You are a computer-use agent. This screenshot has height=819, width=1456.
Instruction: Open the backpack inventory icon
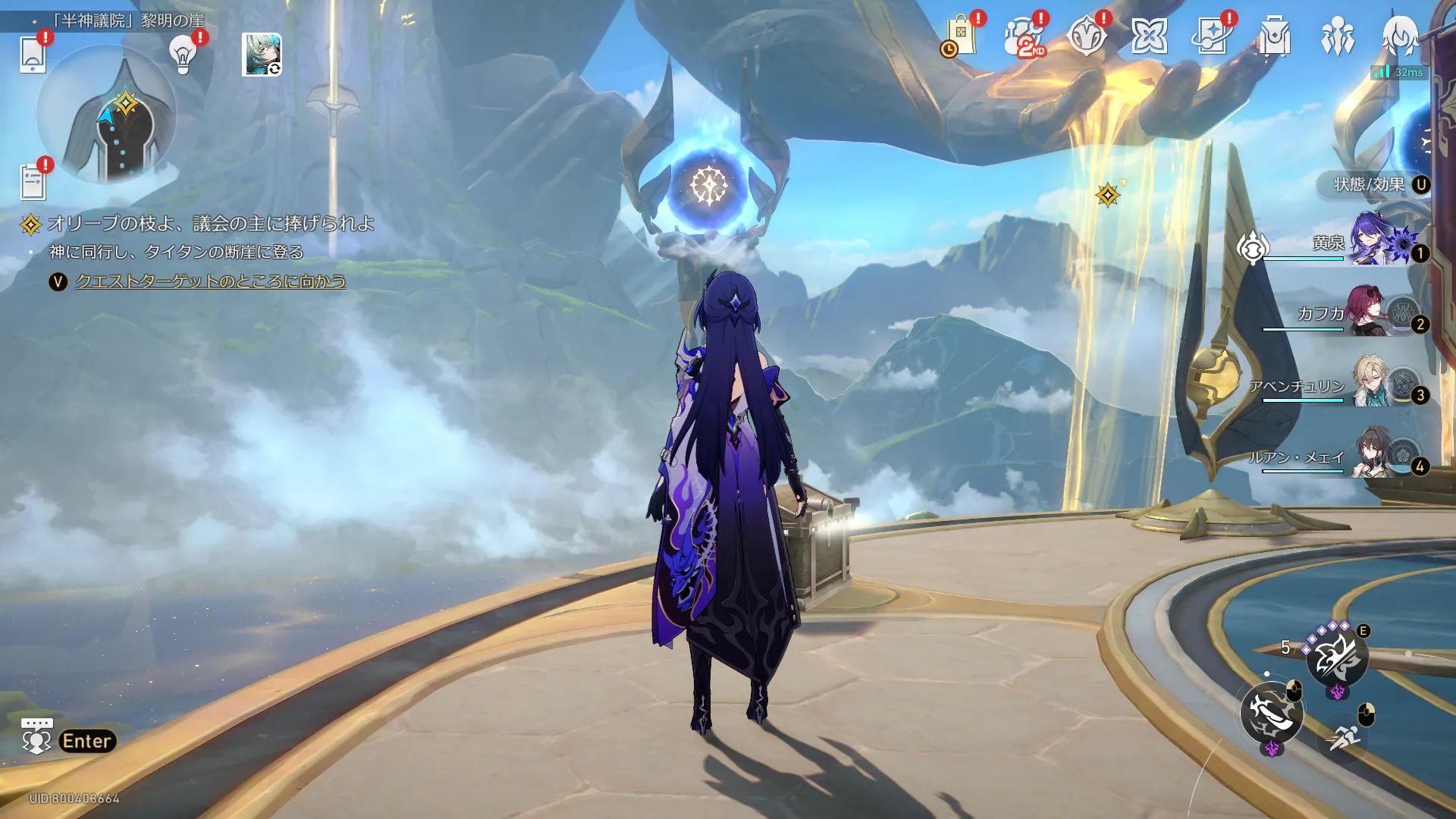1275,36
